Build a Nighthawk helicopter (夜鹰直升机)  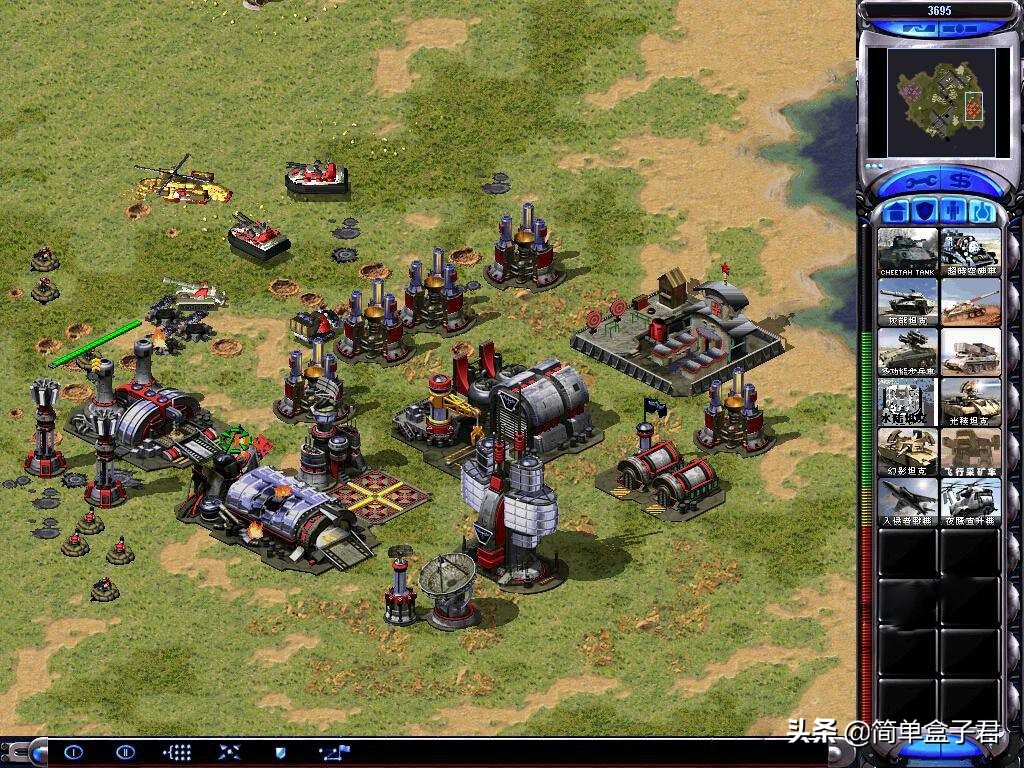(970, 502)
